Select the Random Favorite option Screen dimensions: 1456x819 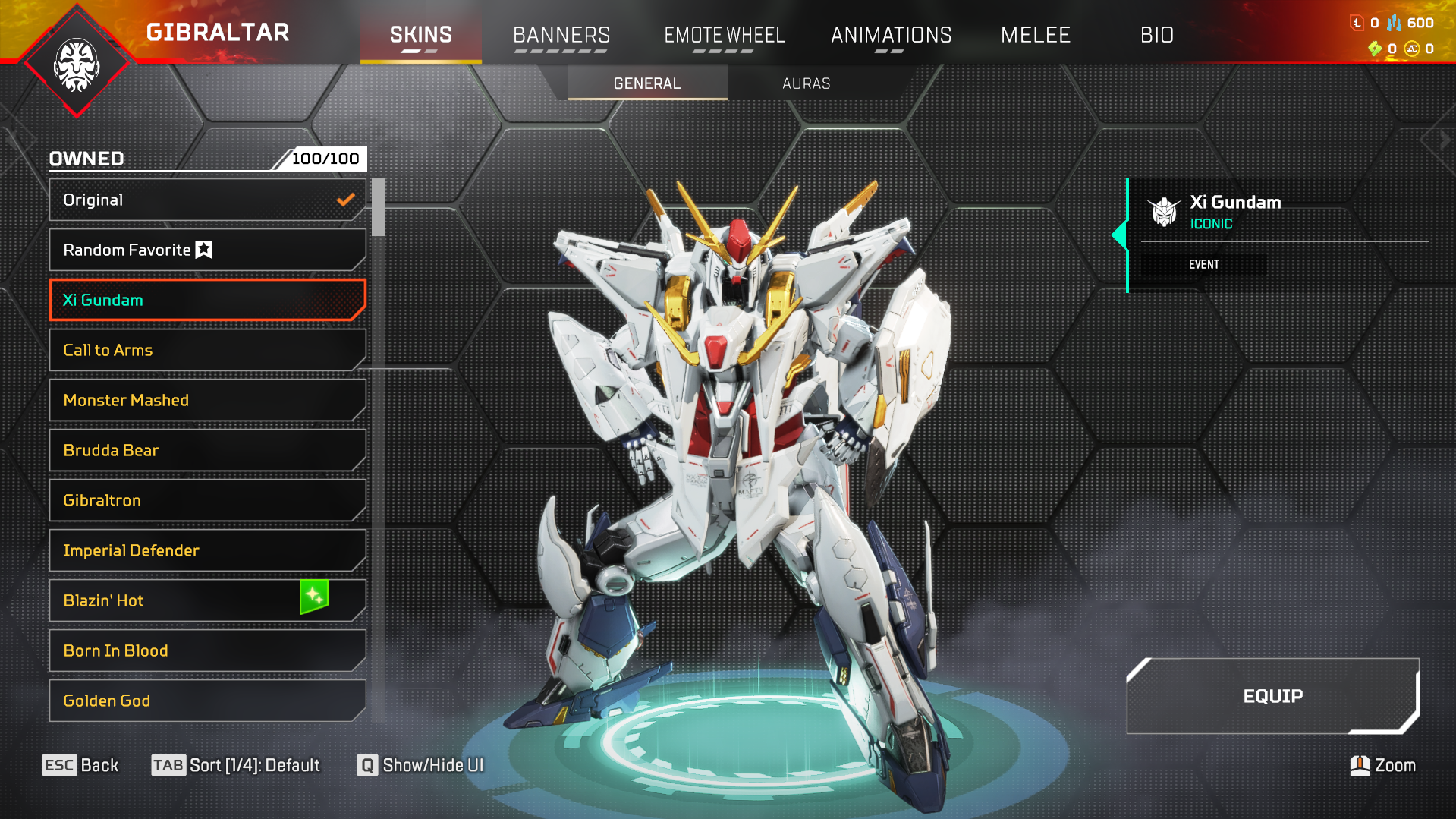(x=206, y=250)
